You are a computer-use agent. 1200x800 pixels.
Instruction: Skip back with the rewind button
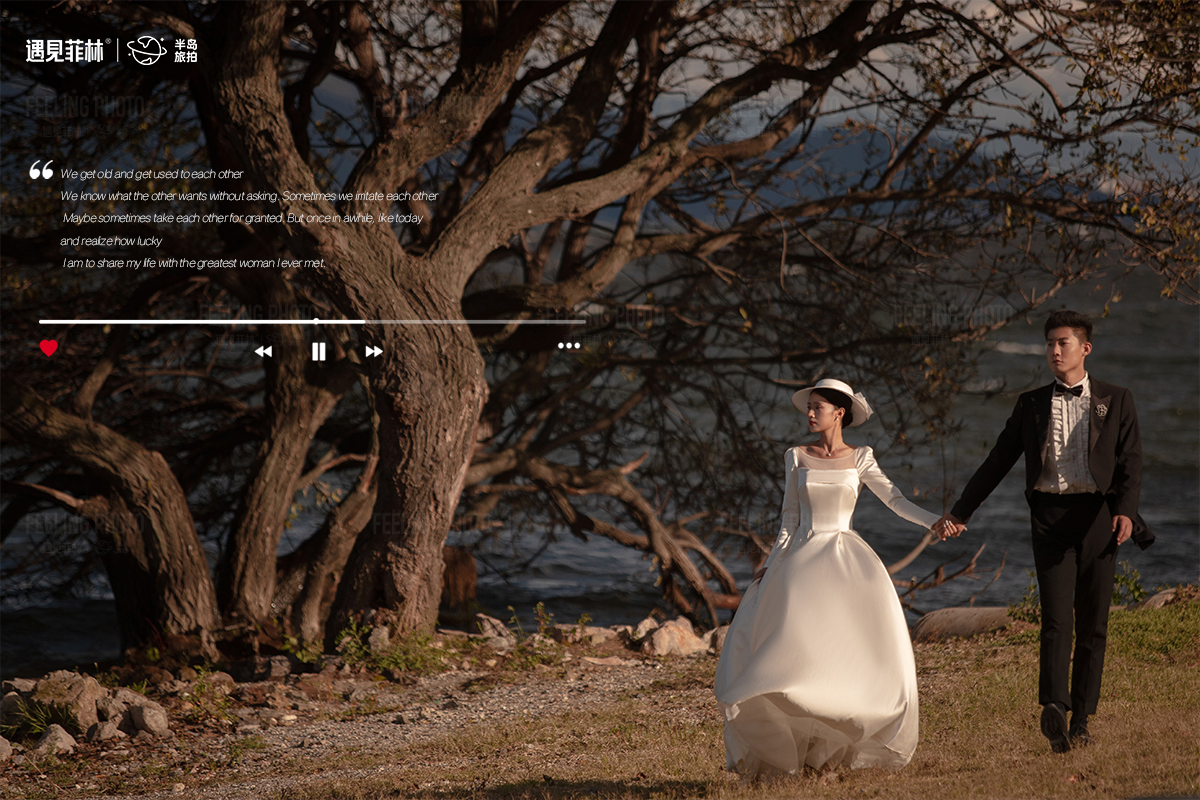[x=263, y=351]
